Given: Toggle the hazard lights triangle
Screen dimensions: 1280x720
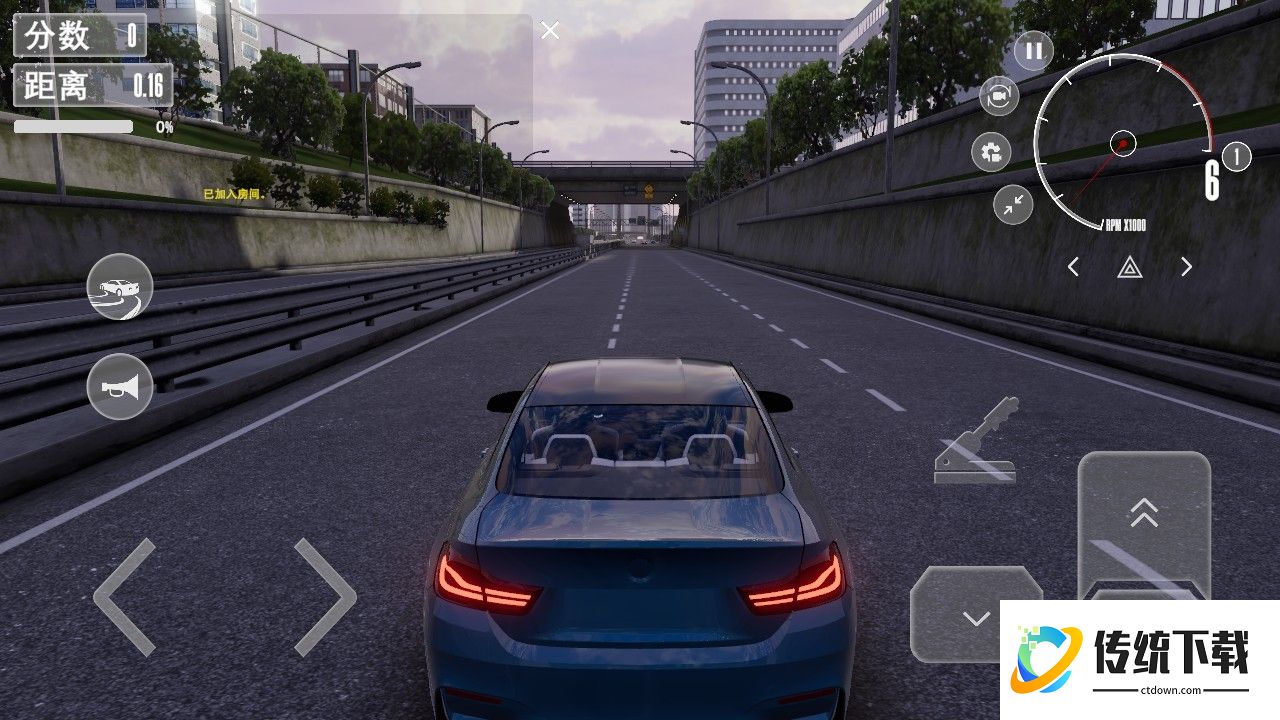Looking at the screenshot, I should pos(1130,267).
